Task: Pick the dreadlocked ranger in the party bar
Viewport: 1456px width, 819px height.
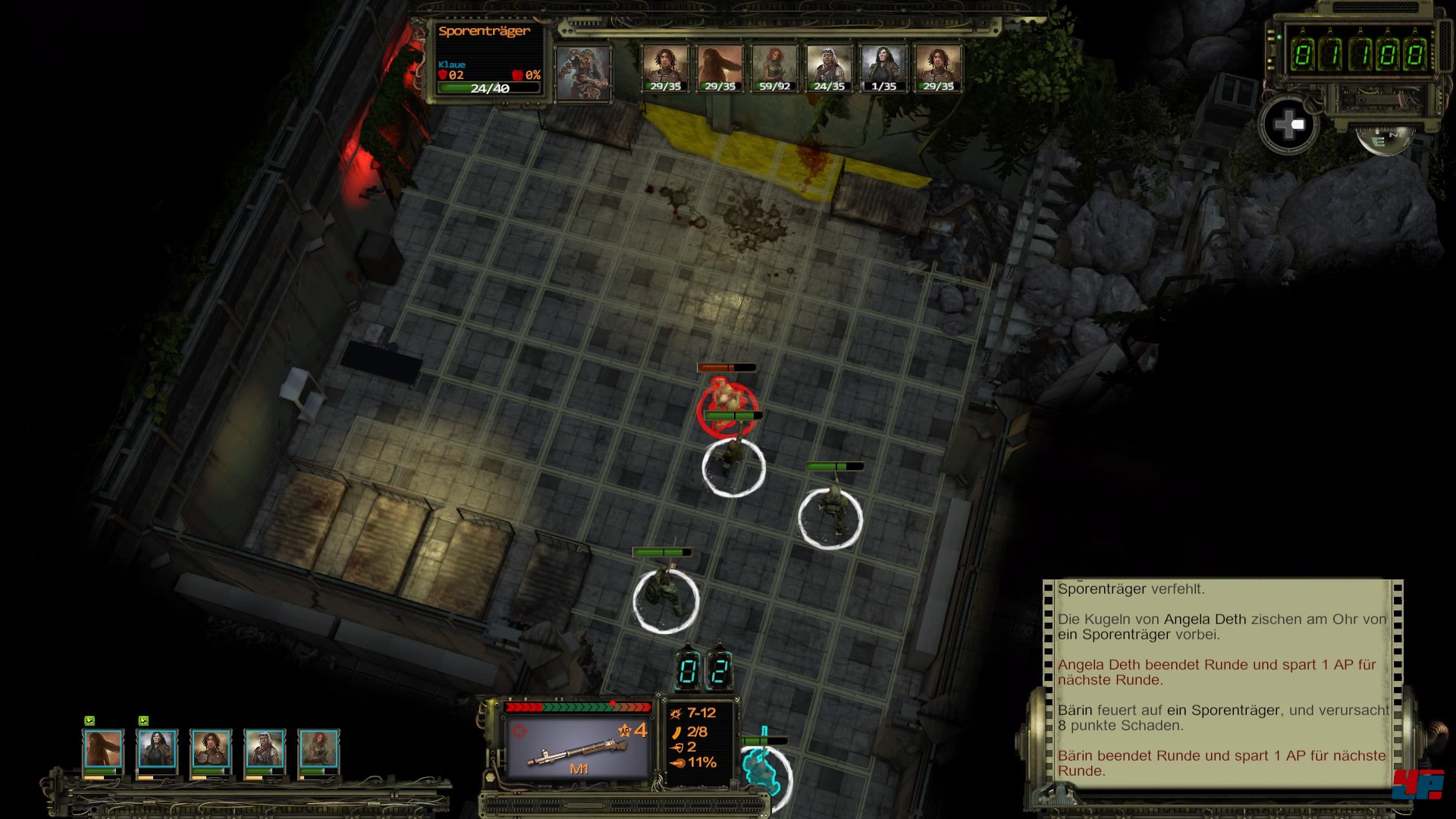Action: tap(211, 749)
